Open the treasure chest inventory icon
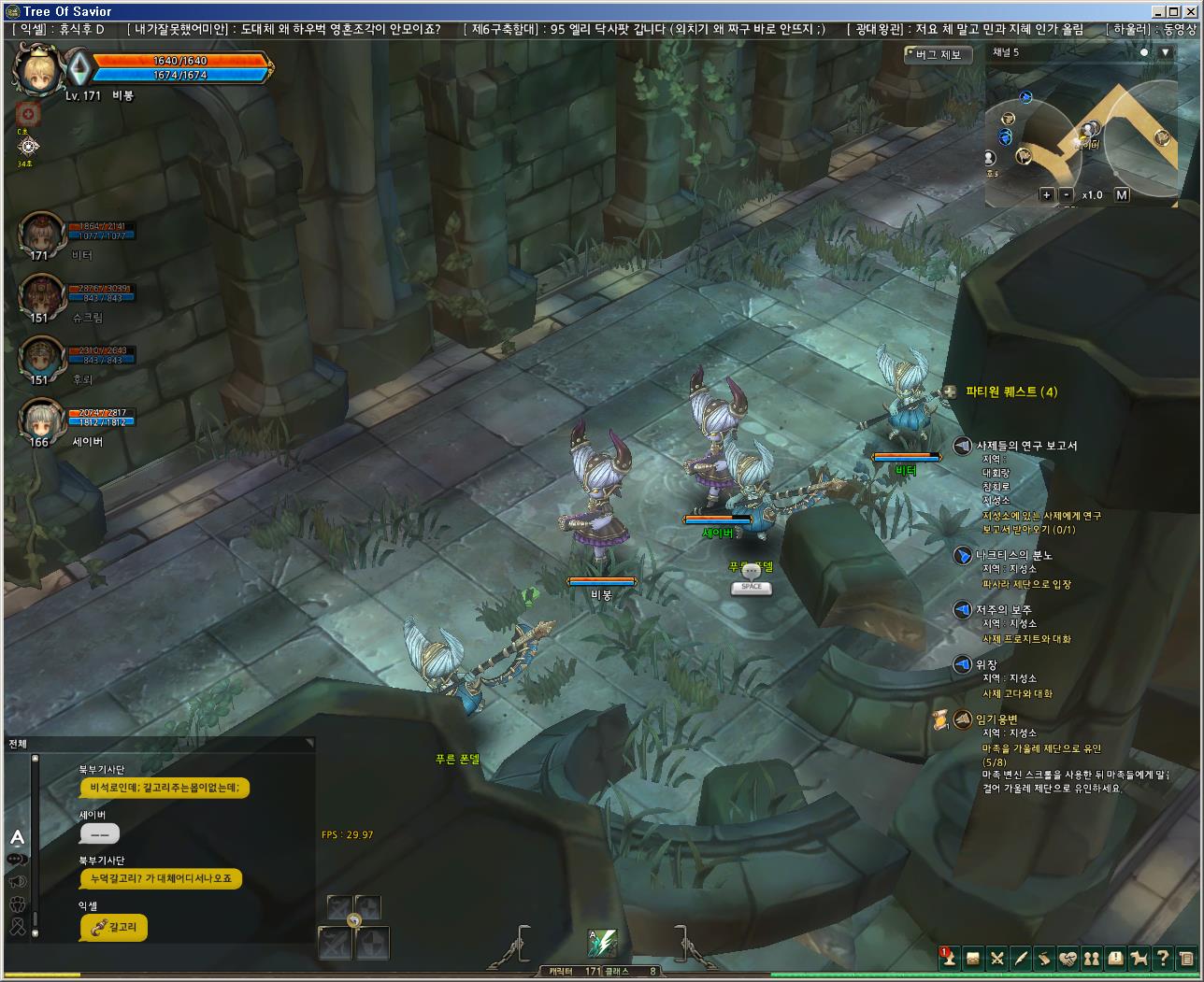 pyautogui.click(x=973, y=959)
